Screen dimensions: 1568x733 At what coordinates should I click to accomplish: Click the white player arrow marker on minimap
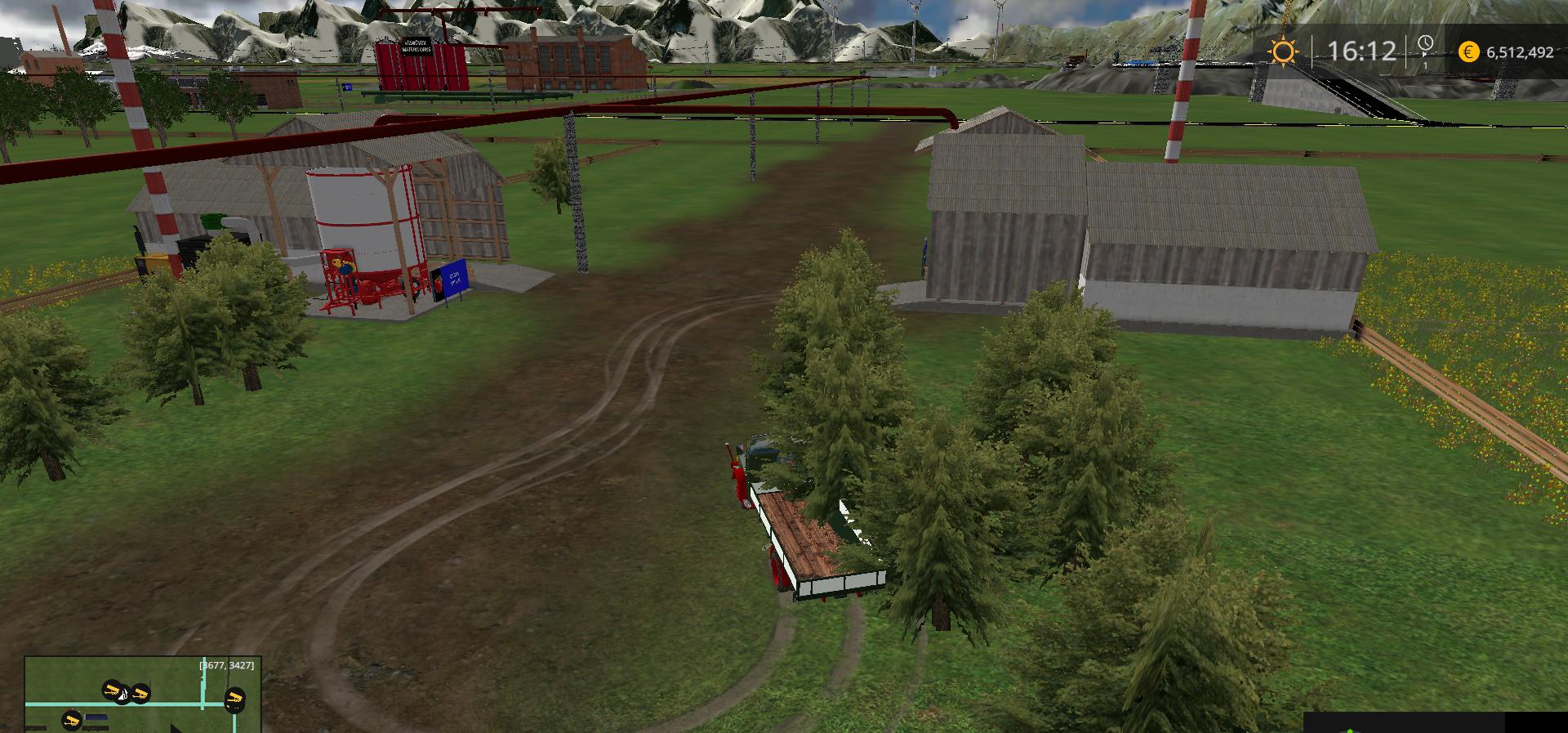click(x=122, y=695)
